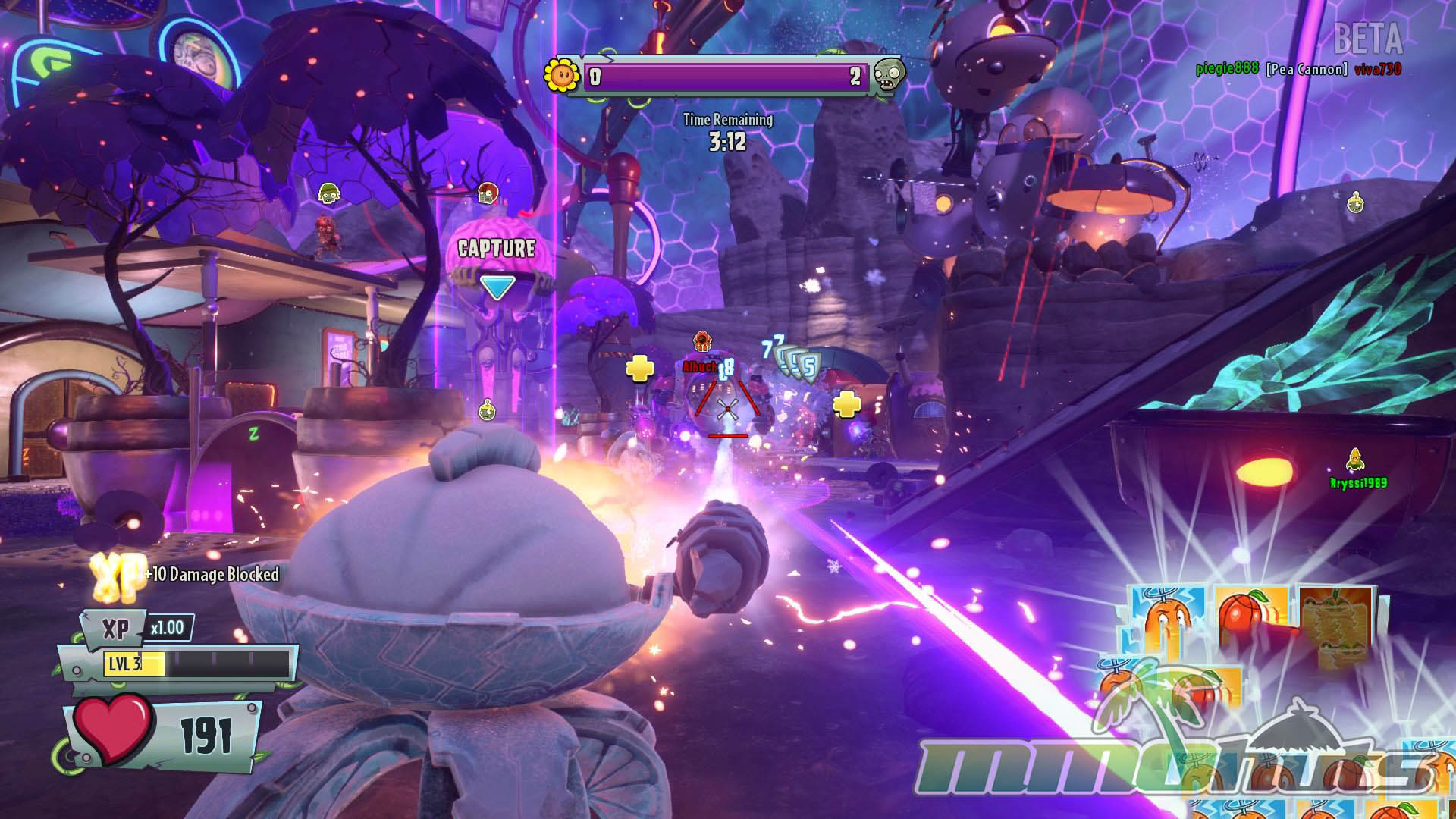Click the red heart health icon

click(112, 728)
